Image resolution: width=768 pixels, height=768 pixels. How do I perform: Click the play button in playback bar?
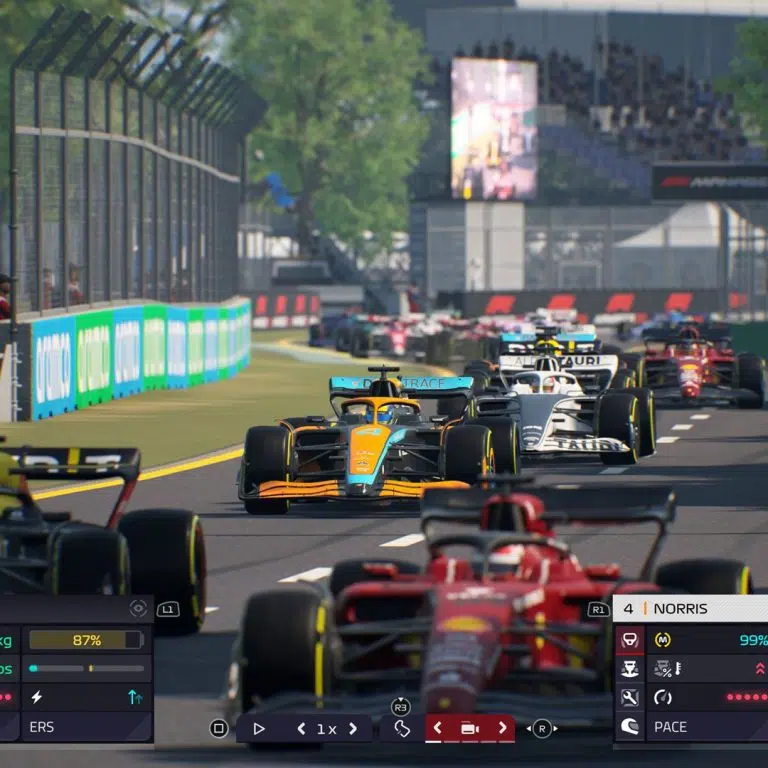pos(259,729)
